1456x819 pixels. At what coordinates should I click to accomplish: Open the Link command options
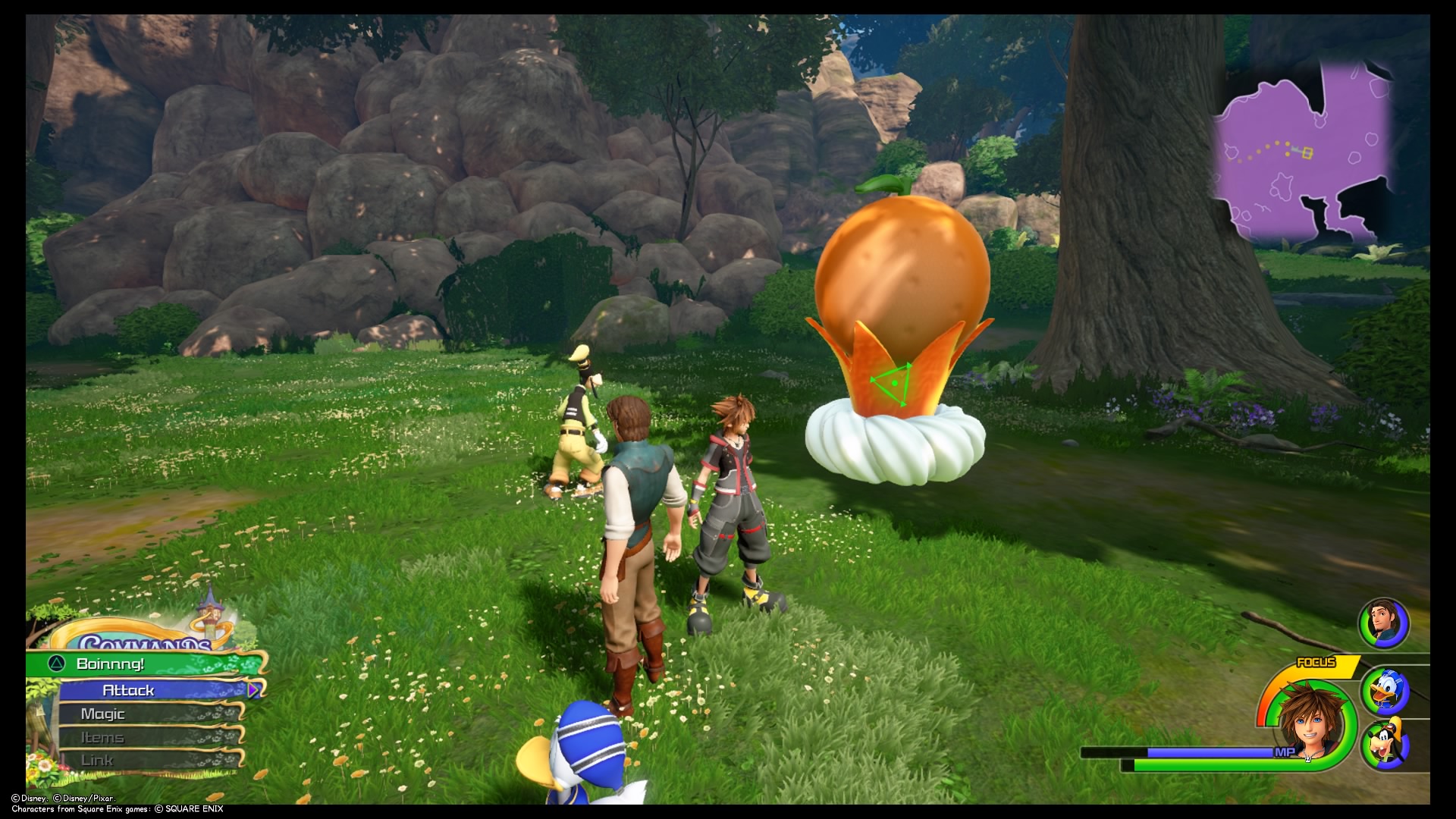pos(99,759)
